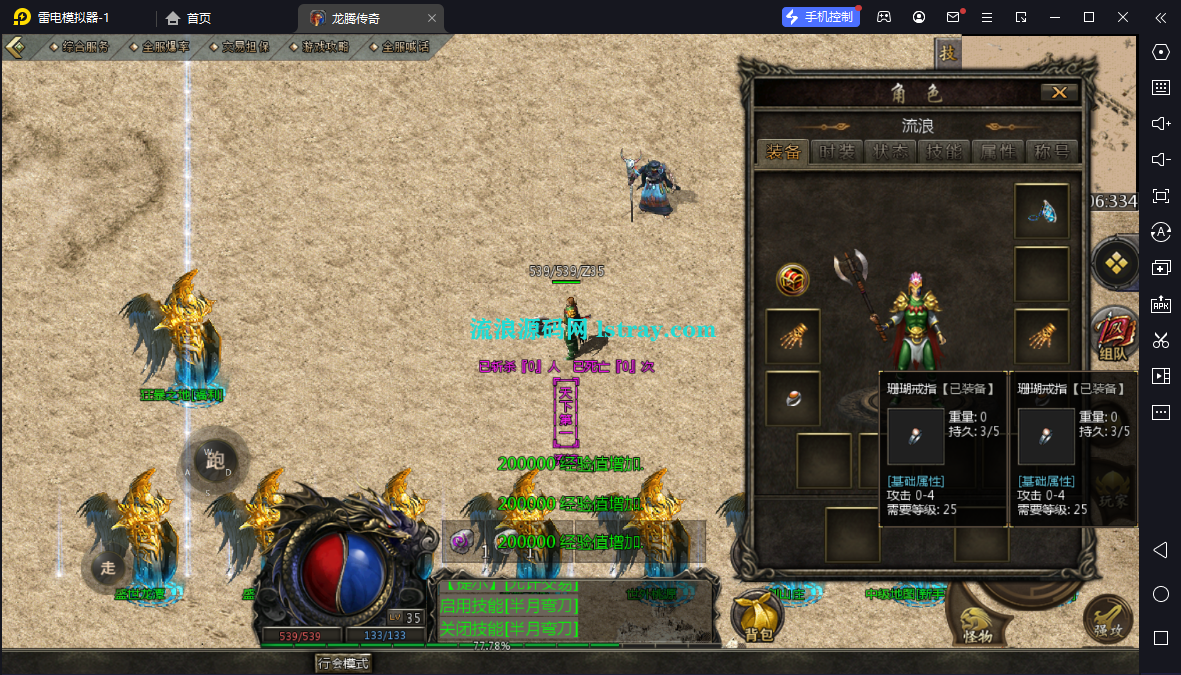Image resolution: width=1181 pixels, height=675 pixels.
Task: Open the 手机控制 emulator button
Action: coord(821,17)
